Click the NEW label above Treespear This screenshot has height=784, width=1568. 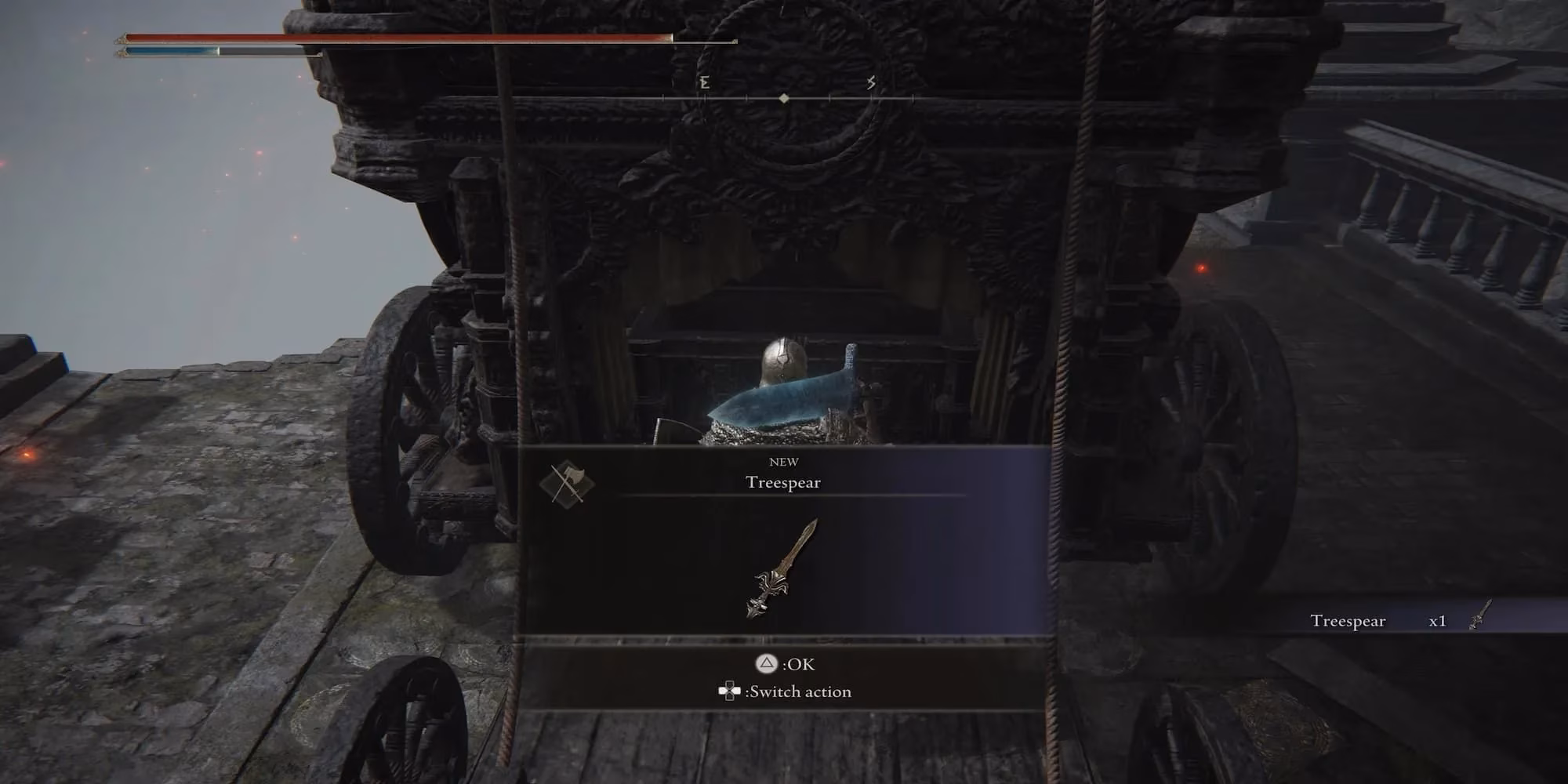784,462
